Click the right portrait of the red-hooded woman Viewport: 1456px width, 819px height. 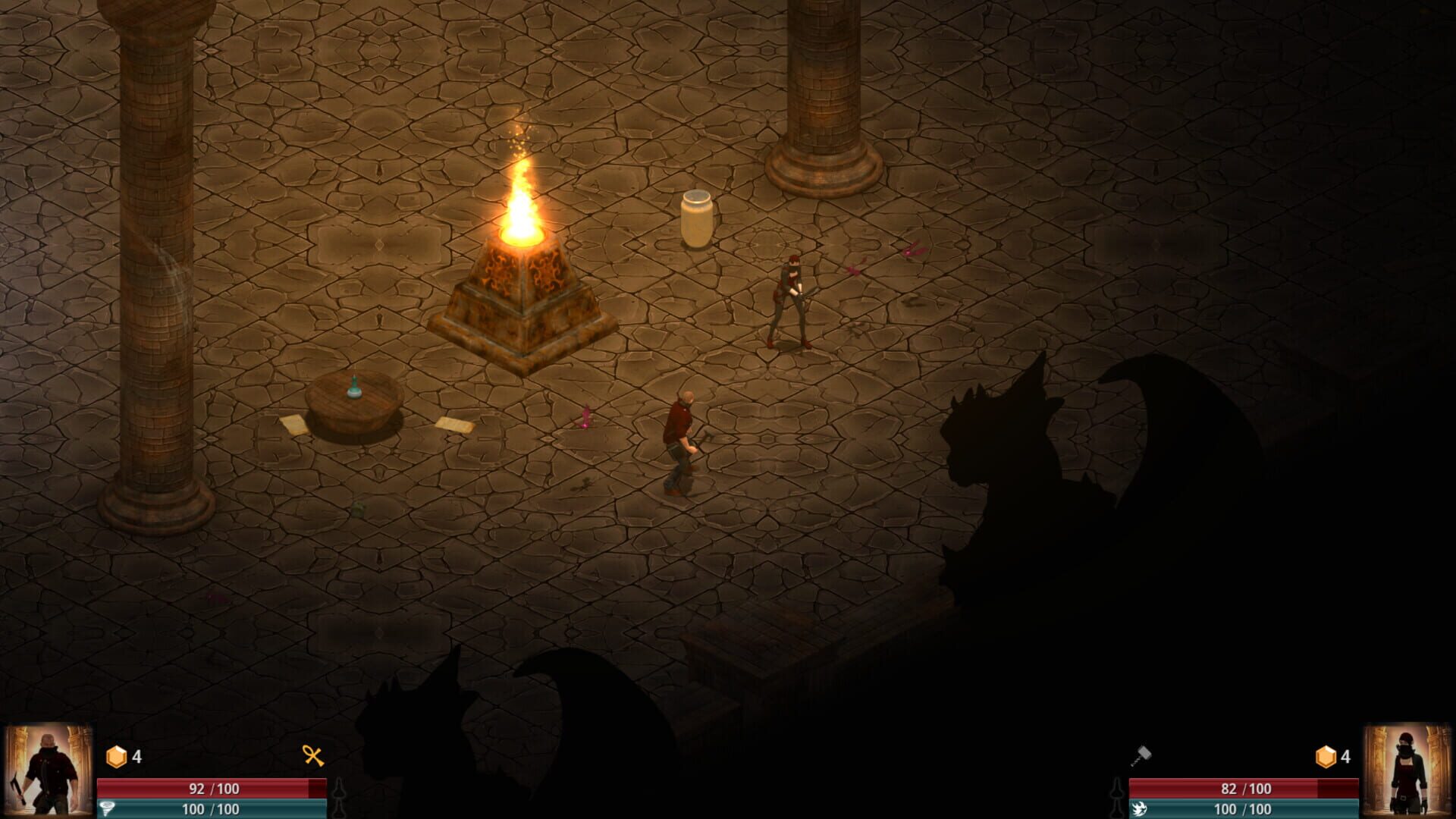click(x=1407, y=768)
